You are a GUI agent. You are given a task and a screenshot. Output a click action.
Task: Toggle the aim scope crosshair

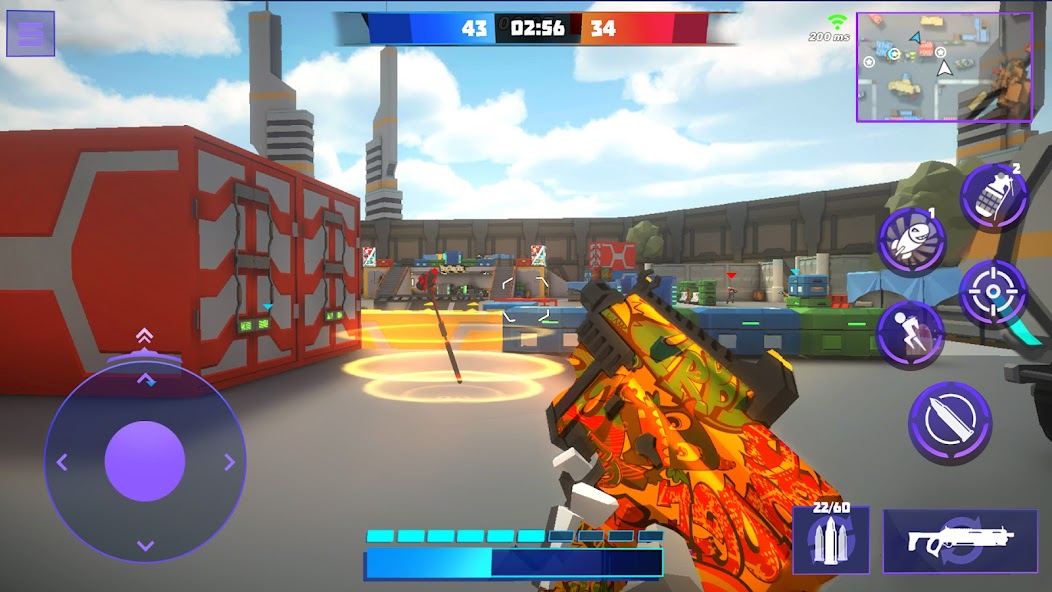tap(993, 292)
